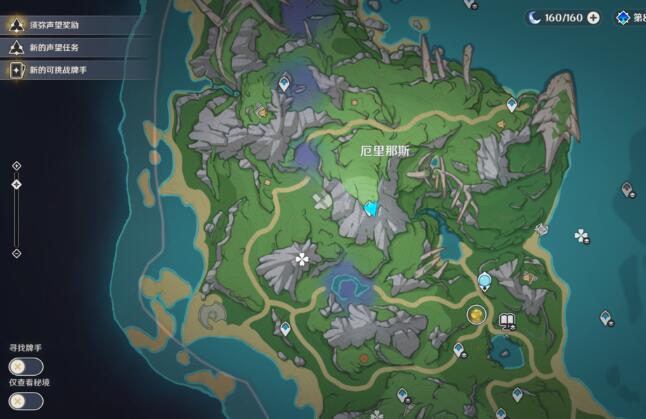Viewport: 646px width, 419px height.
Task: Toggle the 寻找牌手 switch
Action: (x=26, y=366)
